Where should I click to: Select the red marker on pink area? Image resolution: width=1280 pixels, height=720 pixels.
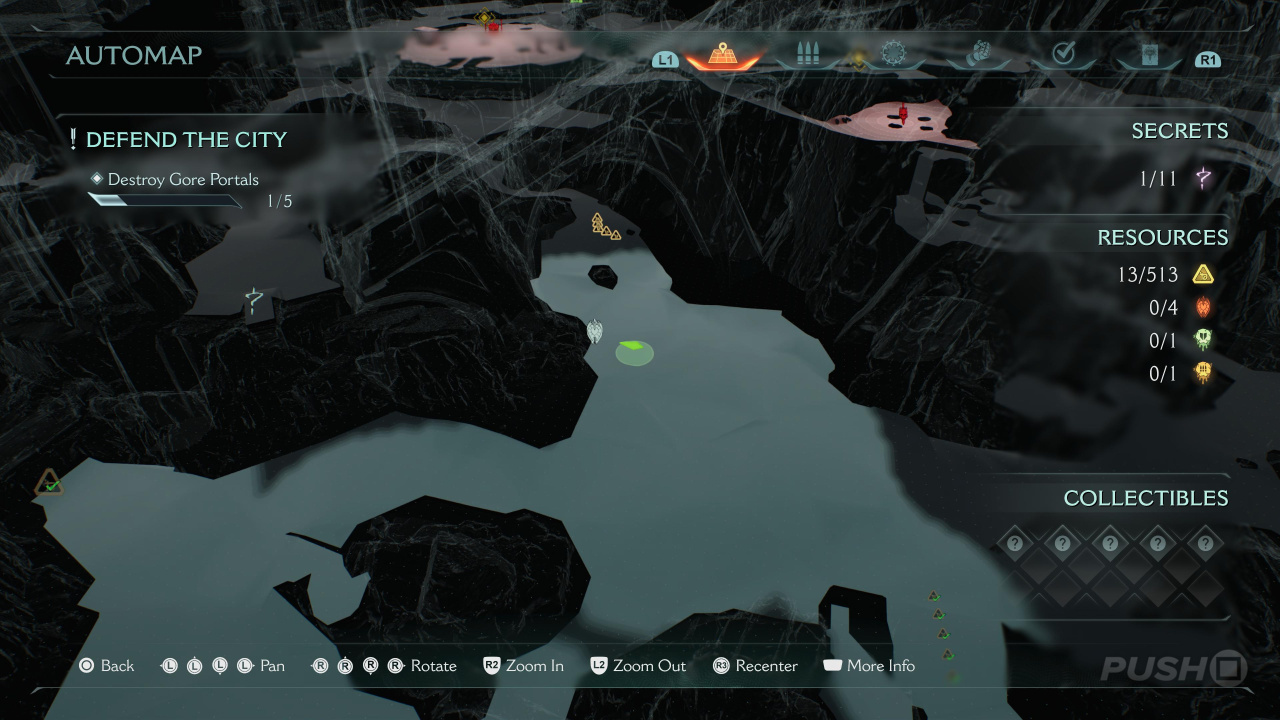coord(903,115)
